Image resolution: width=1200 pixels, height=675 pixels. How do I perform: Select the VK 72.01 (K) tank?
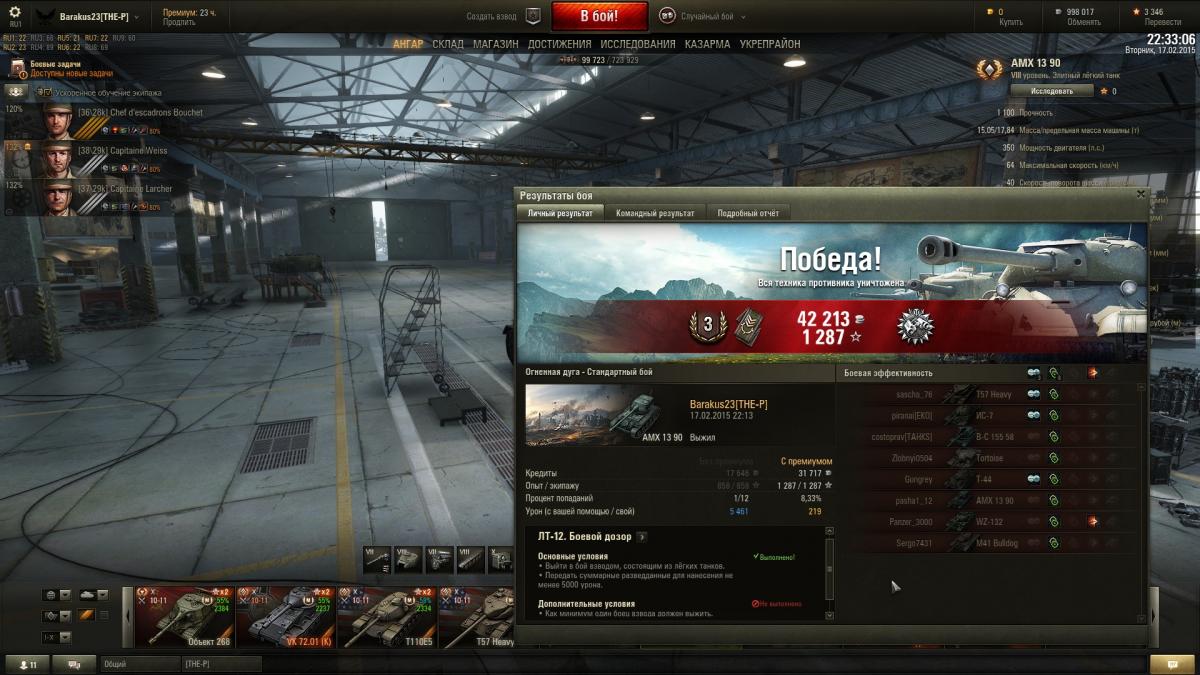point(286,615)
